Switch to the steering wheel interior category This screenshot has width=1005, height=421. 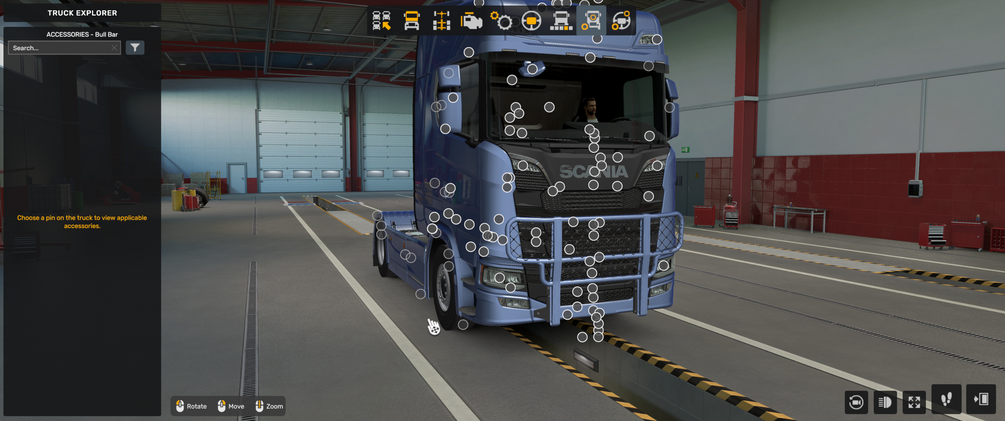[x=531, y=21]
